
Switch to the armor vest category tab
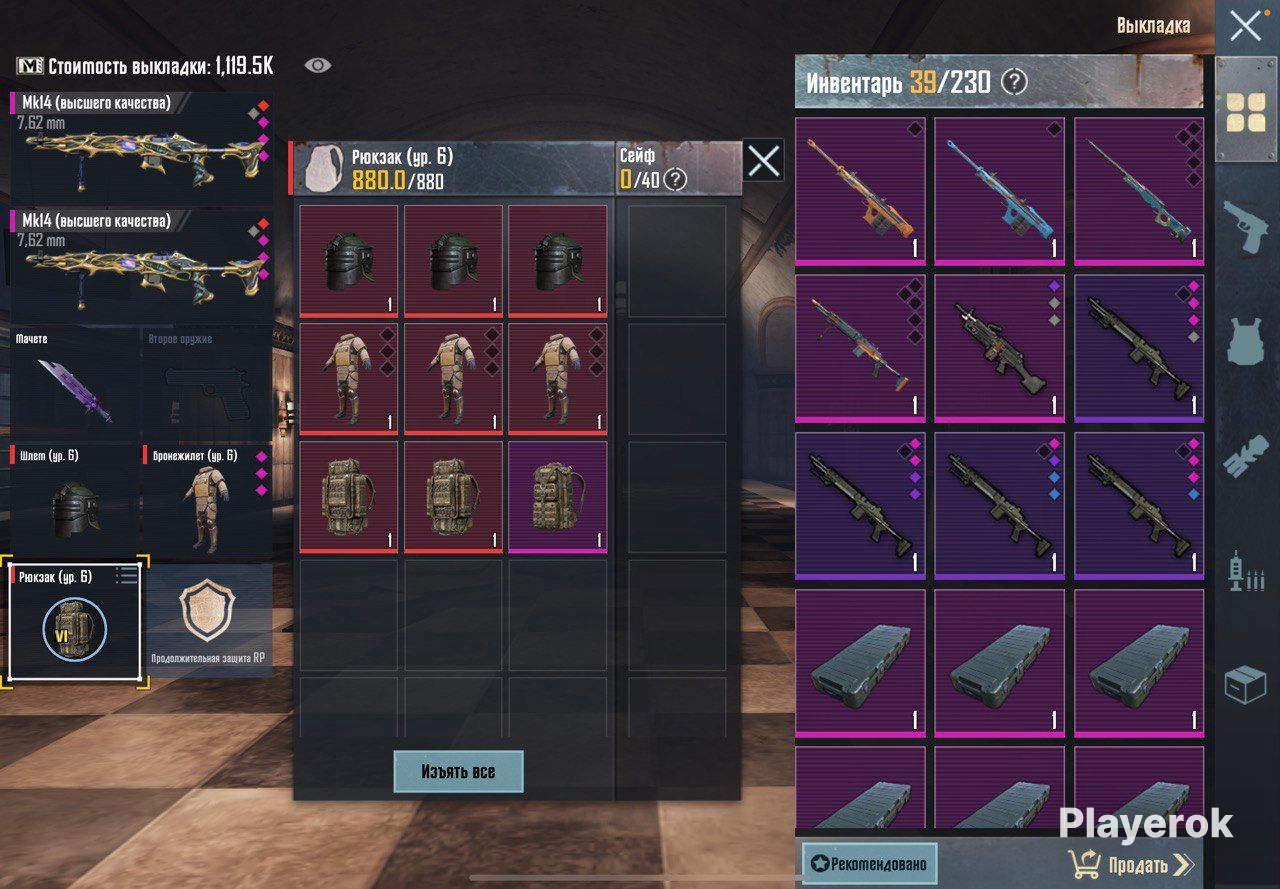[x=1246, y=343]
